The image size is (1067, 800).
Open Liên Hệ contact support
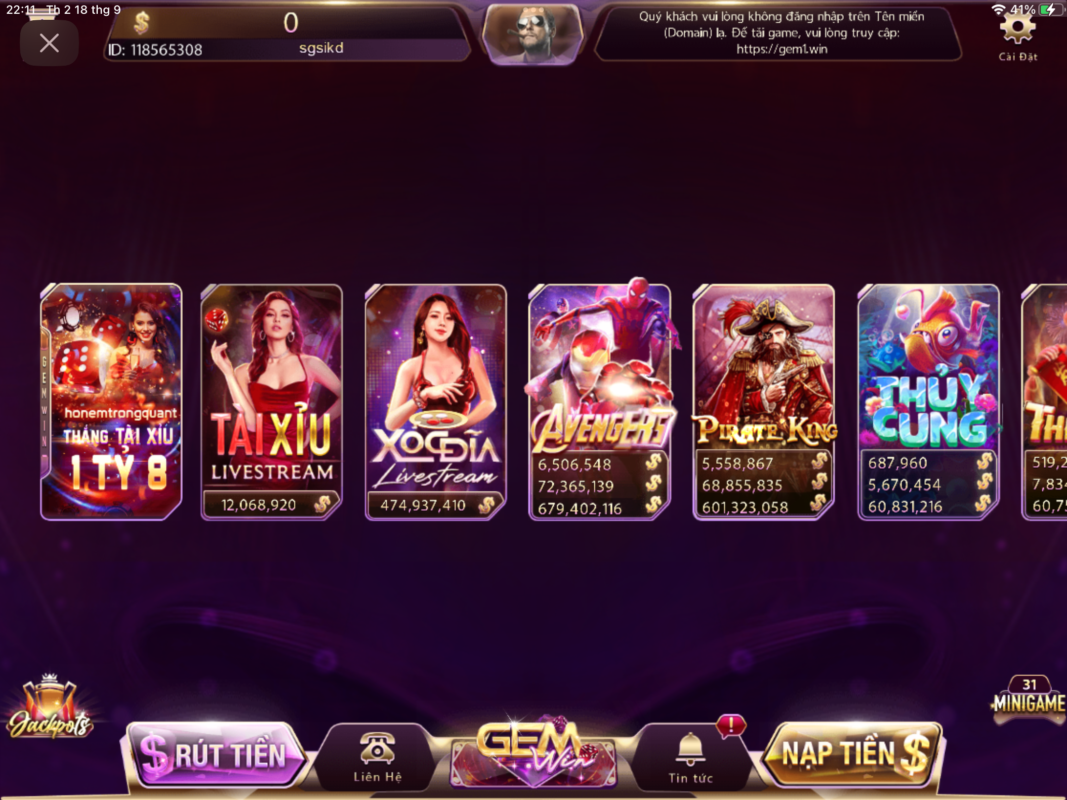377,757
